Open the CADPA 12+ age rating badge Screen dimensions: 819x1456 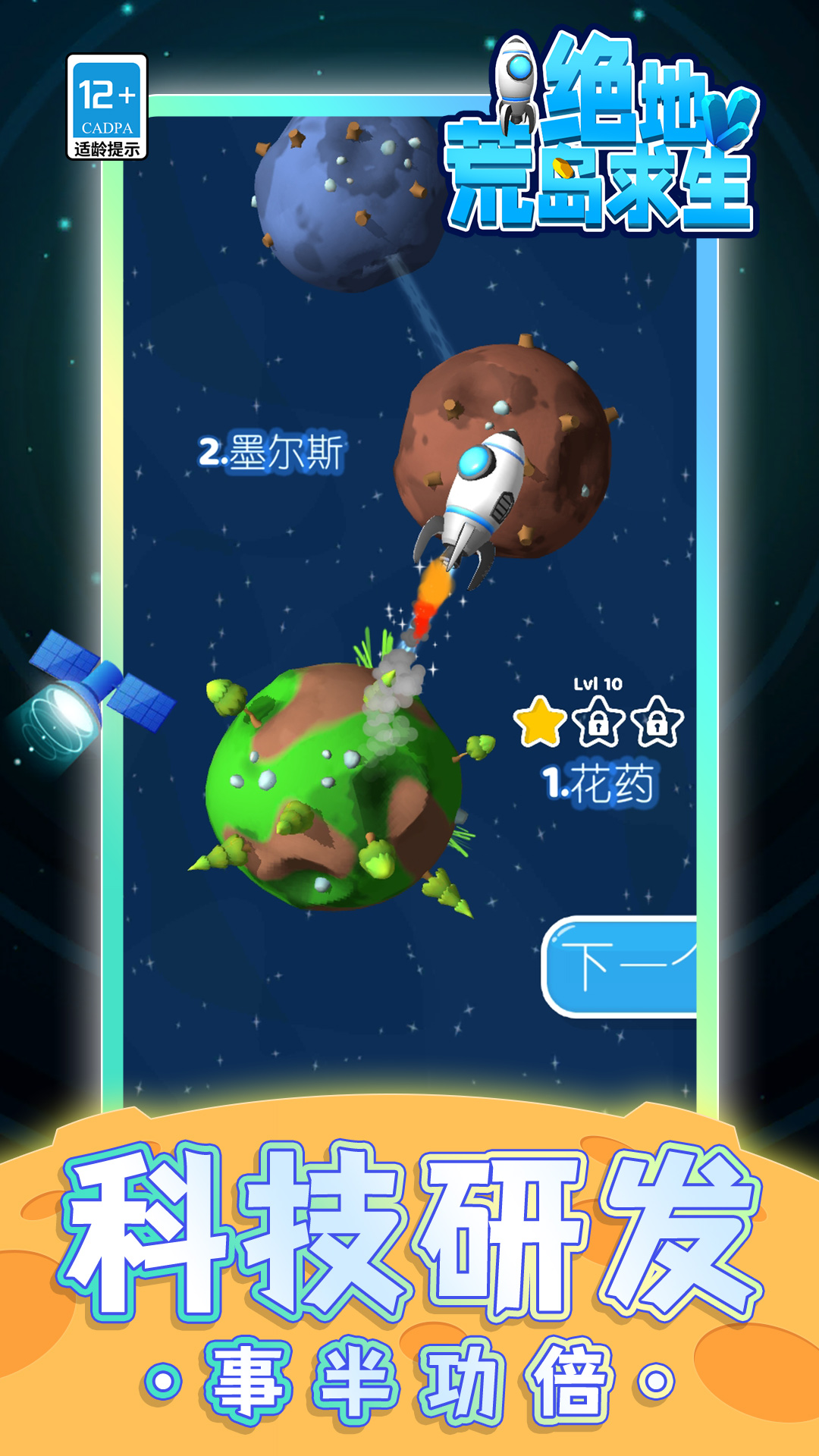click(x=107, y=107)
